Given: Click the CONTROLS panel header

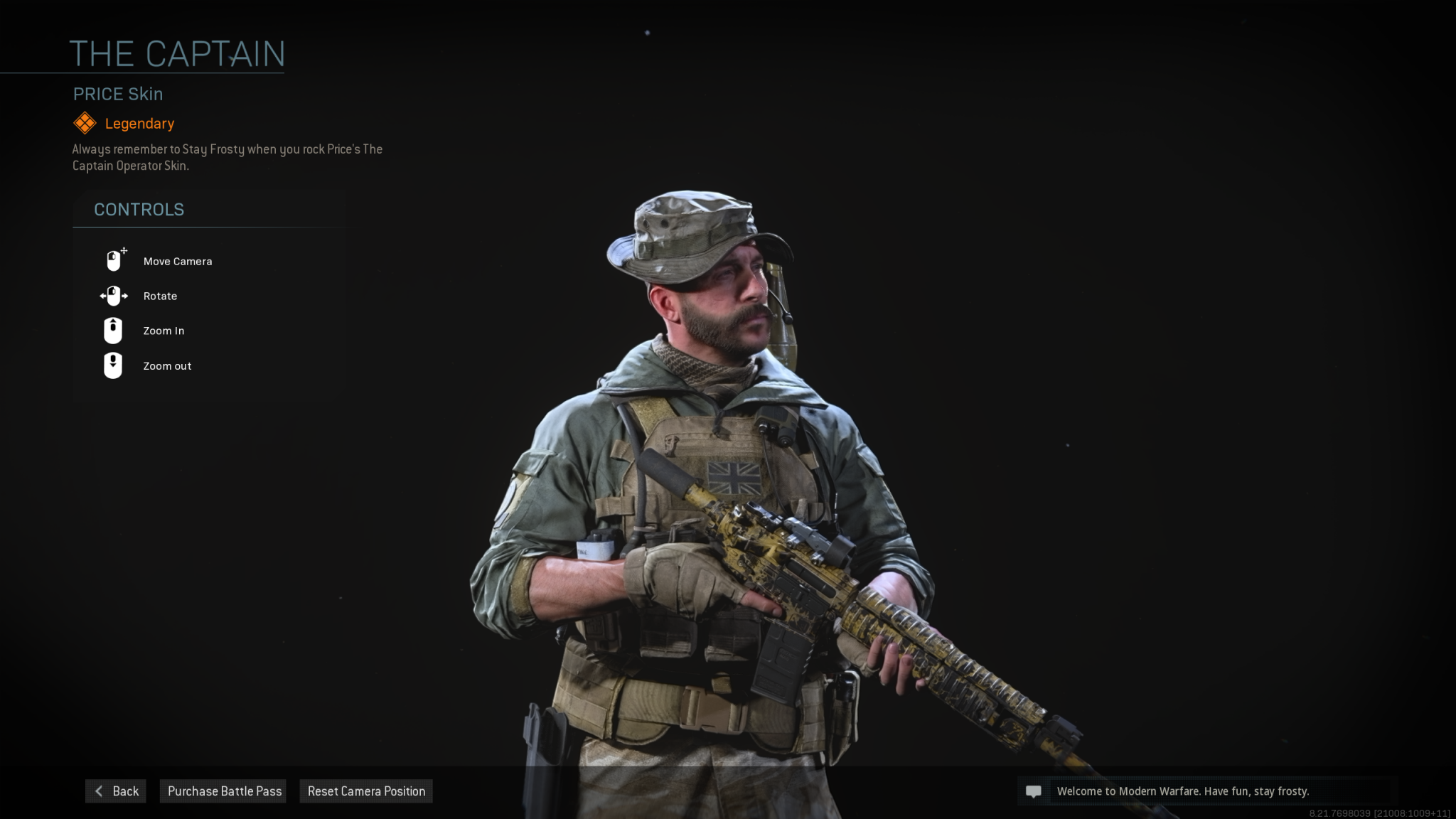Looking at the screenshot, I should click(x=139, y=209).
